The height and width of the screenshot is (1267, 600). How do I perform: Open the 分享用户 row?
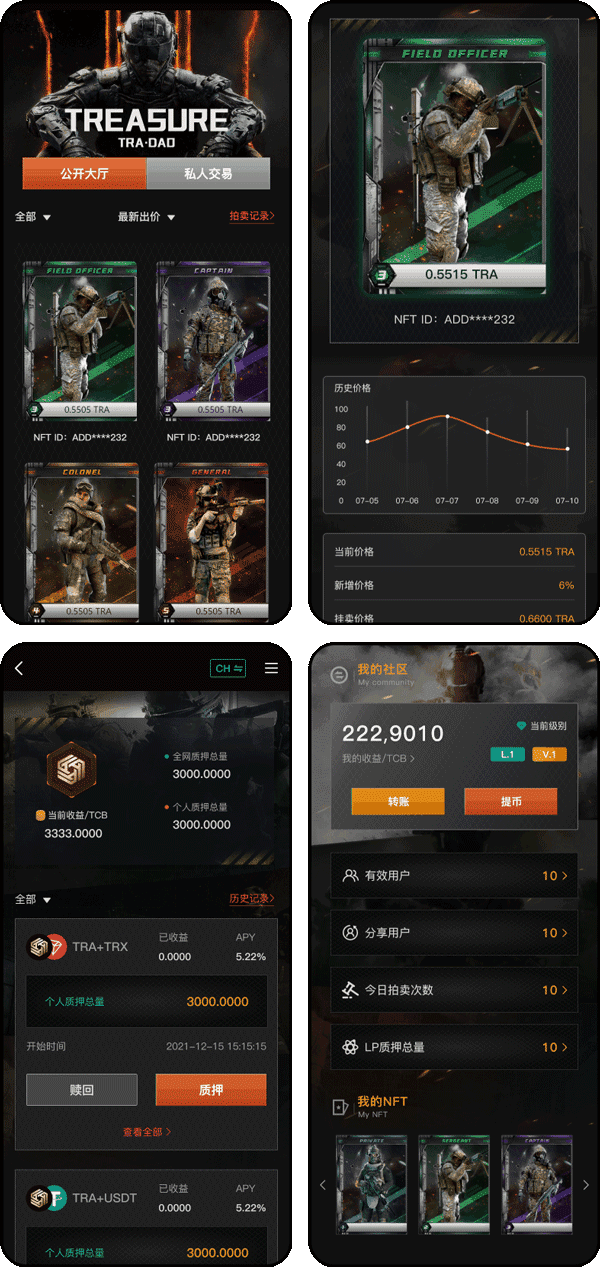(x=454, y=933)
